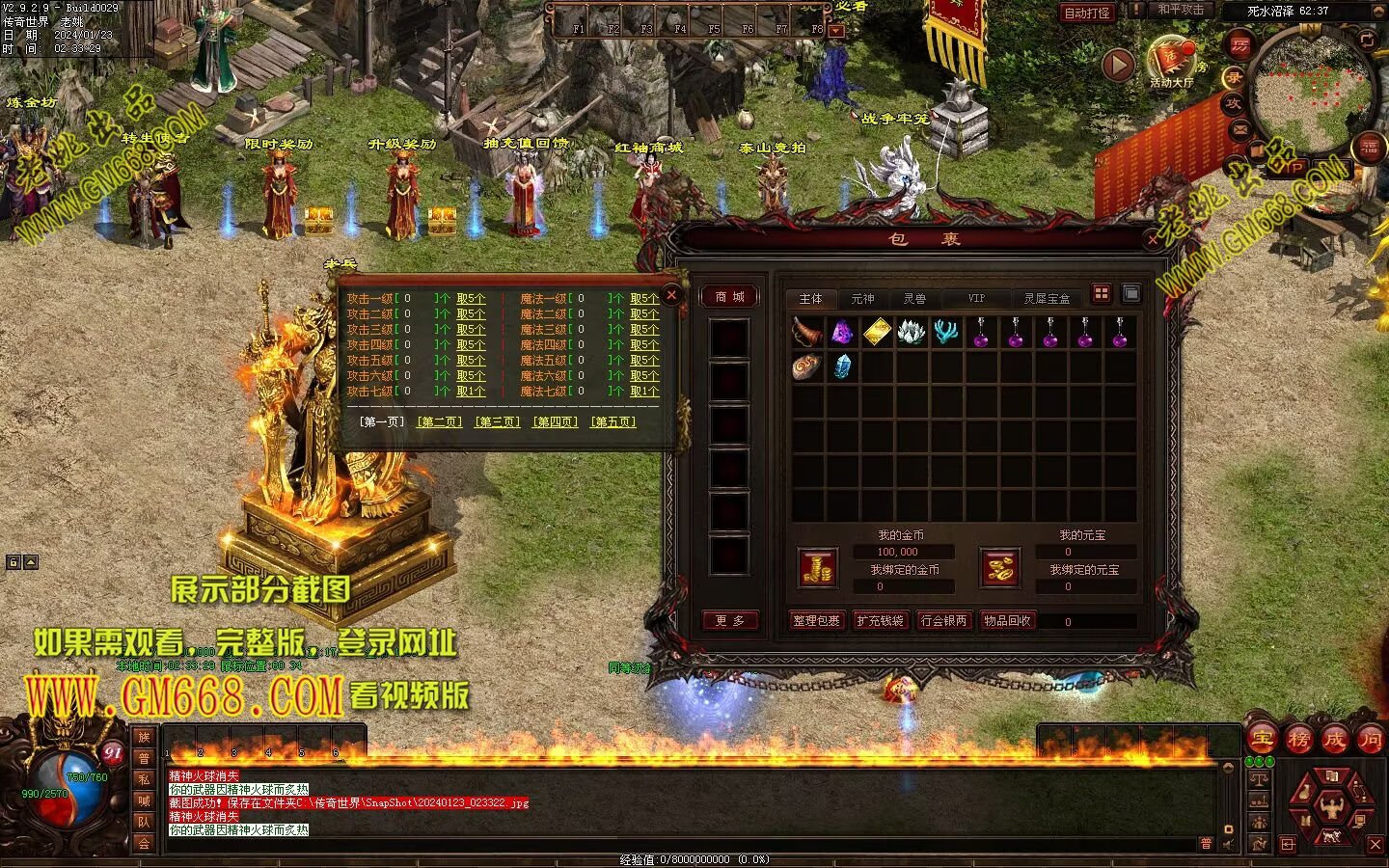
Task: Open the 物品回收 item recycle button
Action: (1007, 621)
